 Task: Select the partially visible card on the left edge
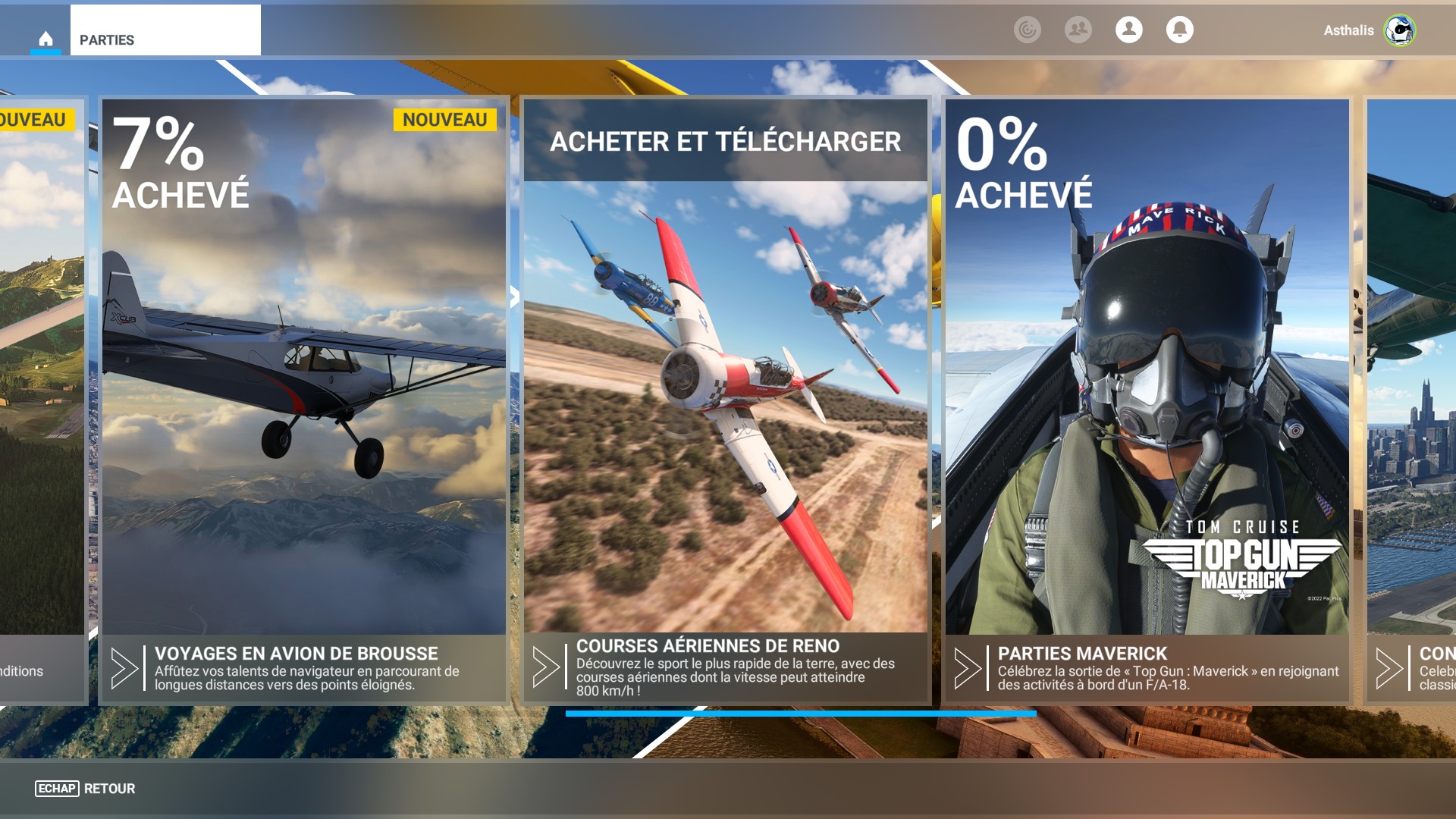coord(41,400)
